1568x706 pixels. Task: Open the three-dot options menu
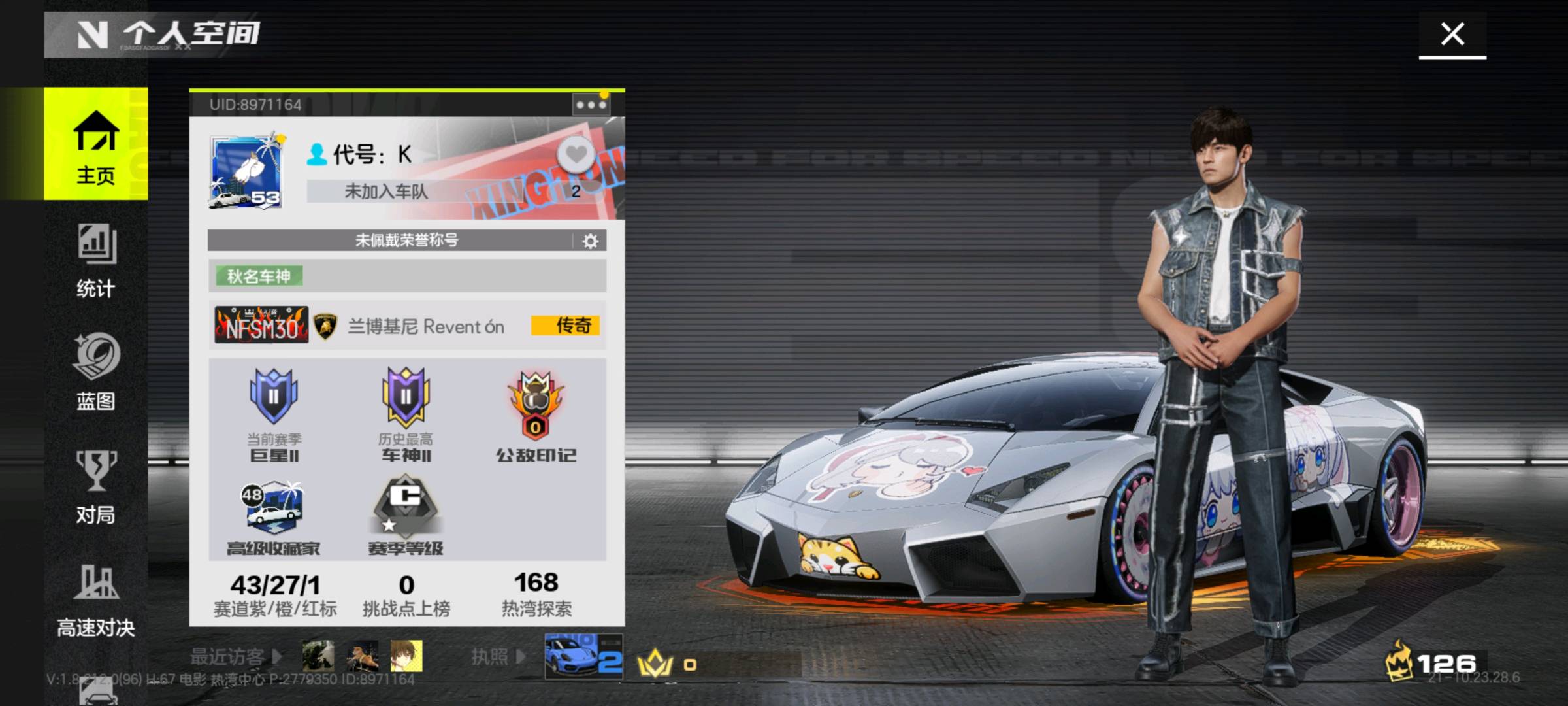click(591, 105)
